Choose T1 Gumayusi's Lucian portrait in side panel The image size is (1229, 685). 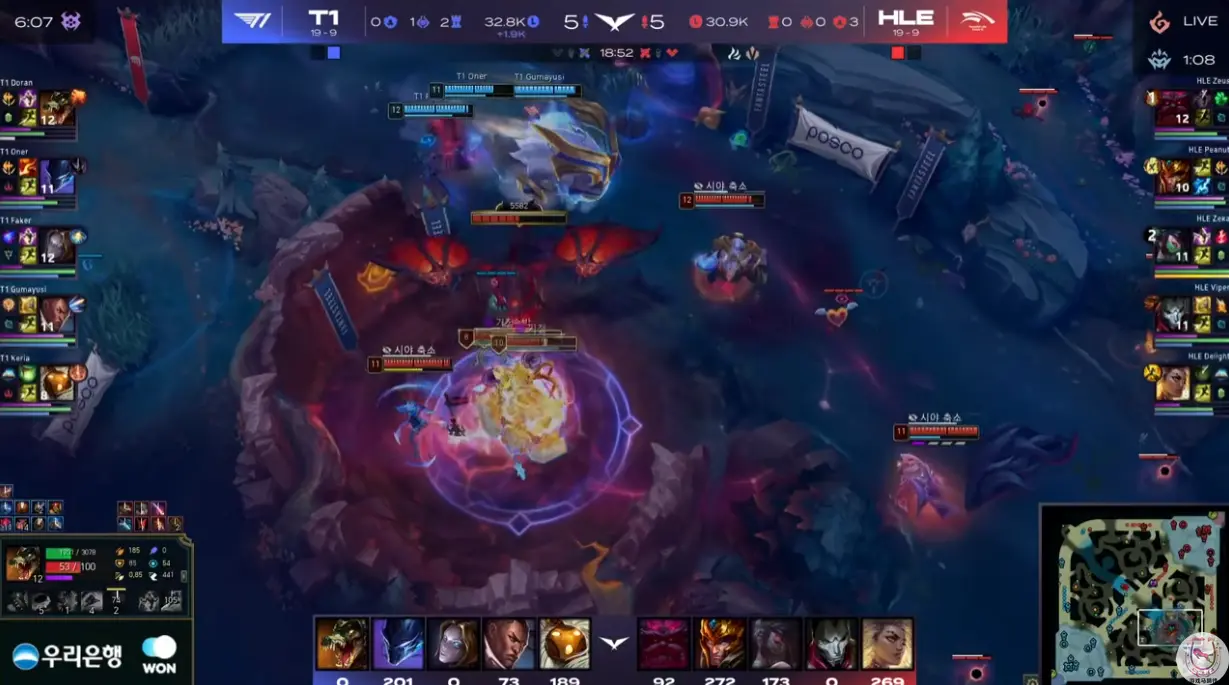[x=56, y=314]
